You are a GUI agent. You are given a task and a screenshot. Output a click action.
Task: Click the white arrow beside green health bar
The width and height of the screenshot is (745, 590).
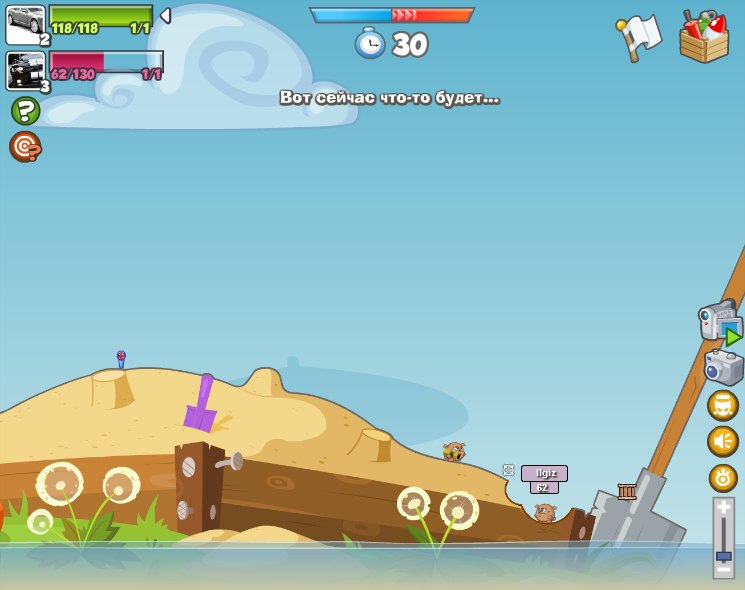click(x=165, y=16)
